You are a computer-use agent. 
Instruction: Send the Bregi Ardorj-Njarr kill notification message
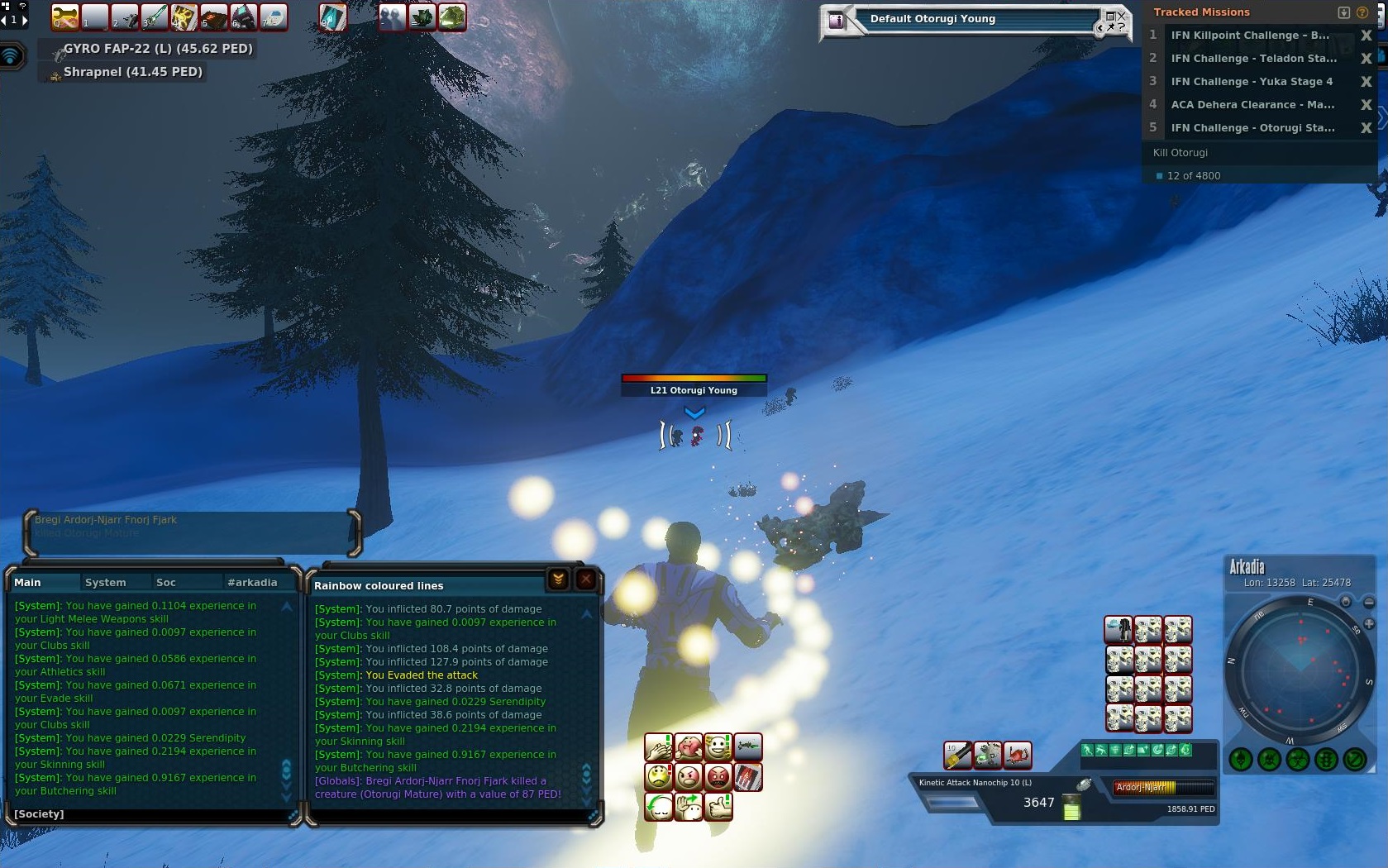(190, 527)
